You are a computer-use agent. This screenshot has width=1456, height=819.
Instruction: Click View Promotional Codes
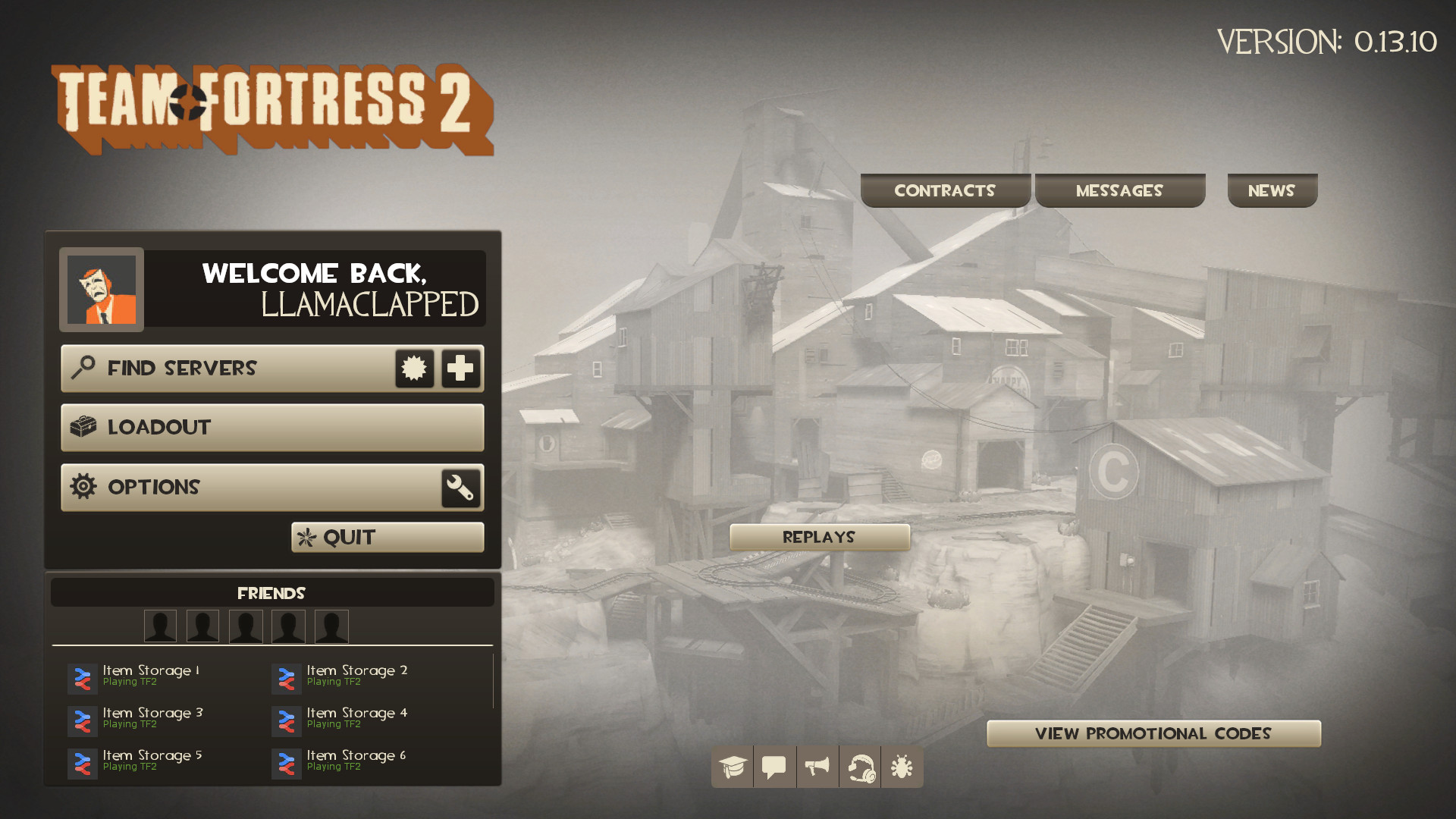pos(1153,733)
